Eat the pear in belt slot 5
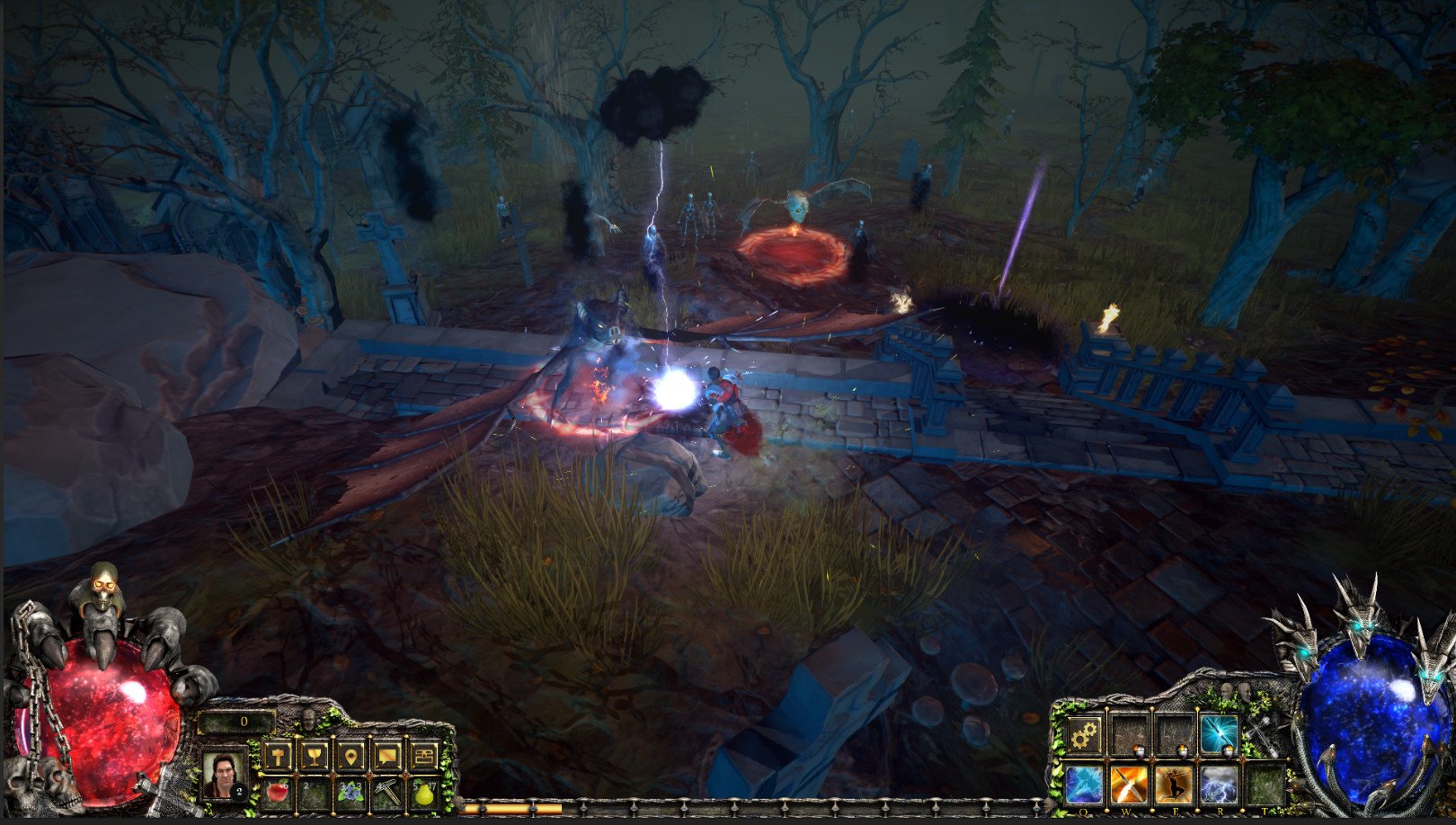Image resolution: width=1456 pixels, height=825 pixels. (422, 793)
